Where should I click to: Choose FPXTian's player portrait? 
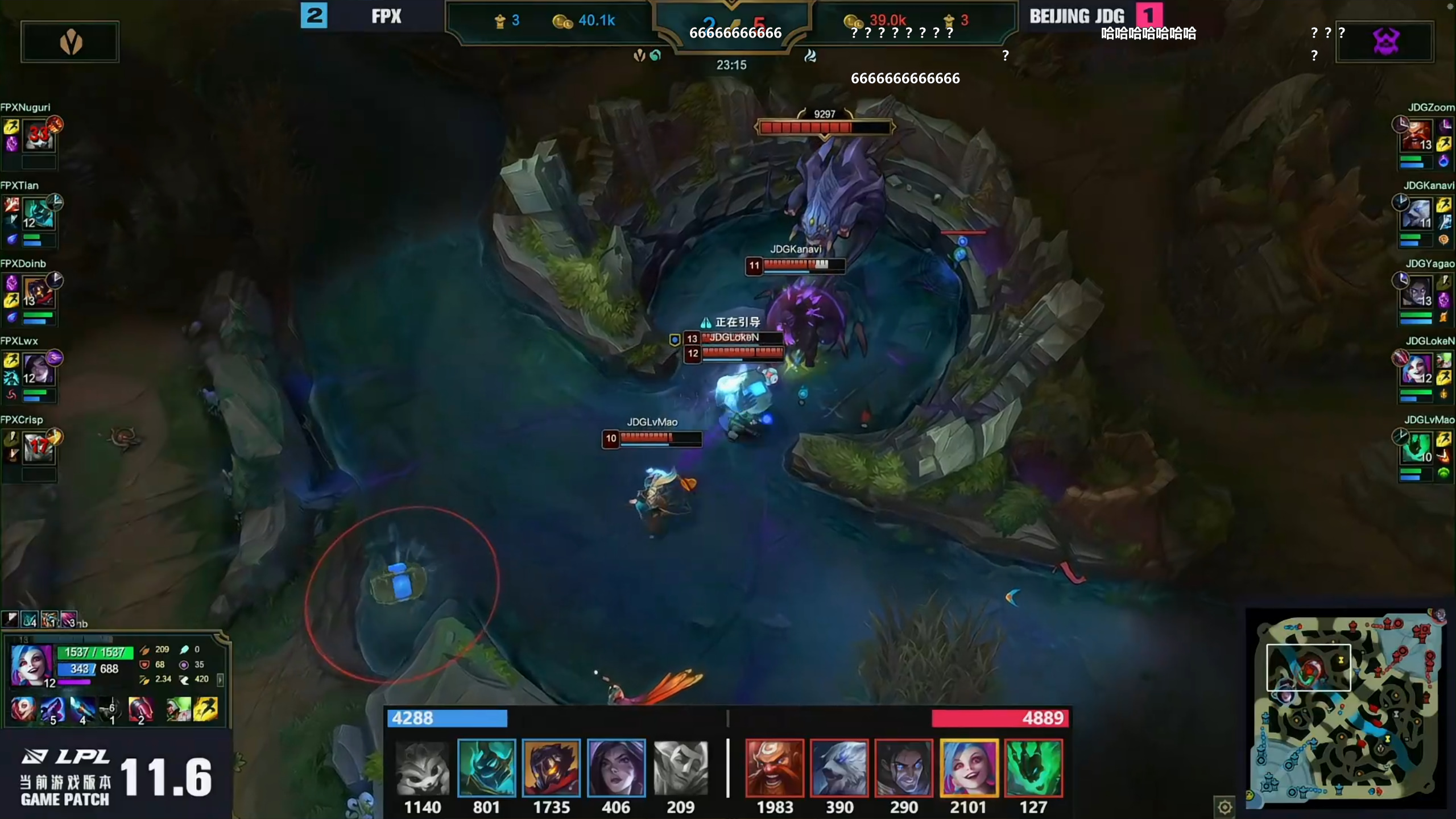coord(39,214)
